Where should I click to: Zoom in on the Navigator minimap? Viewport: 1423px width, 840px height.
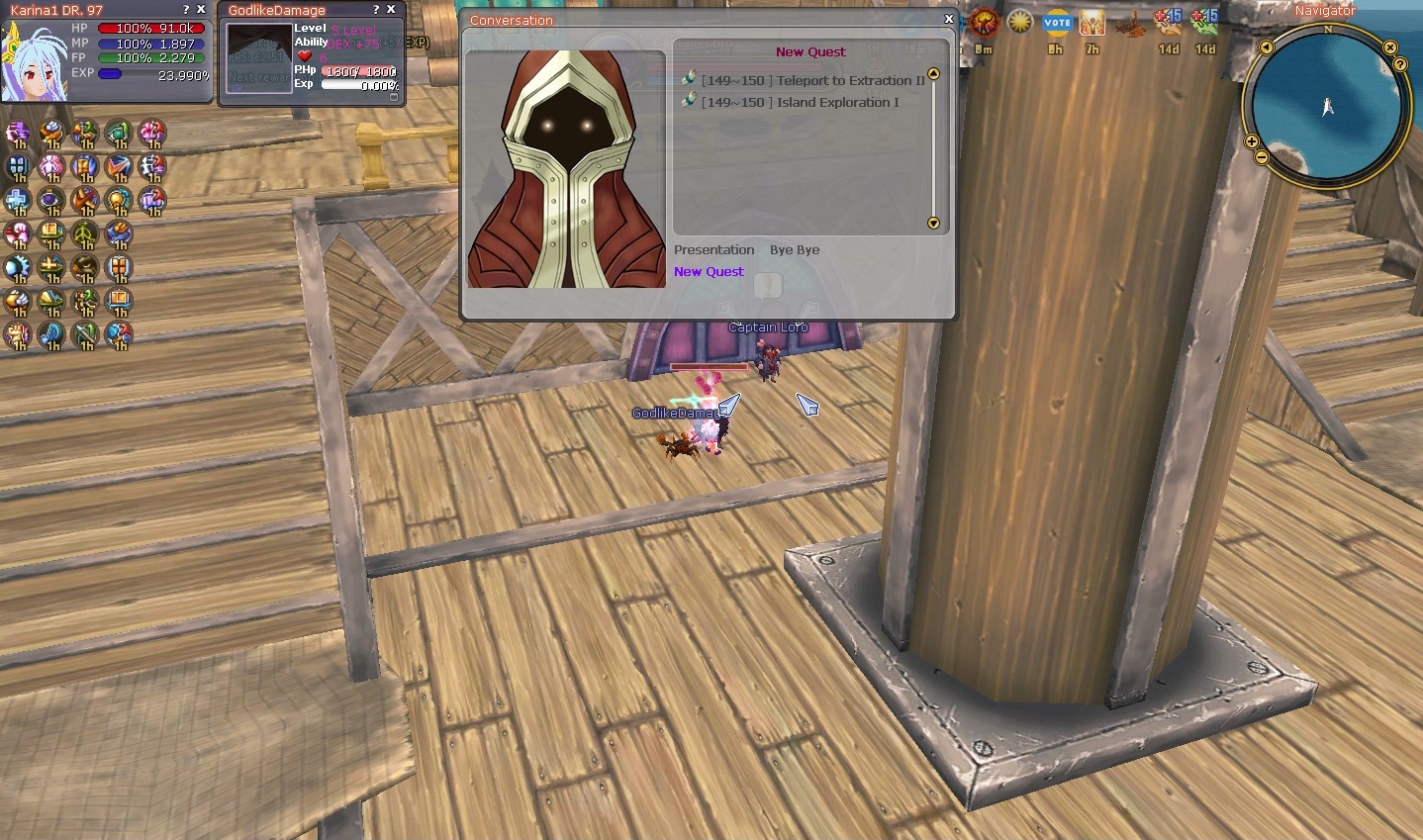1252,142
